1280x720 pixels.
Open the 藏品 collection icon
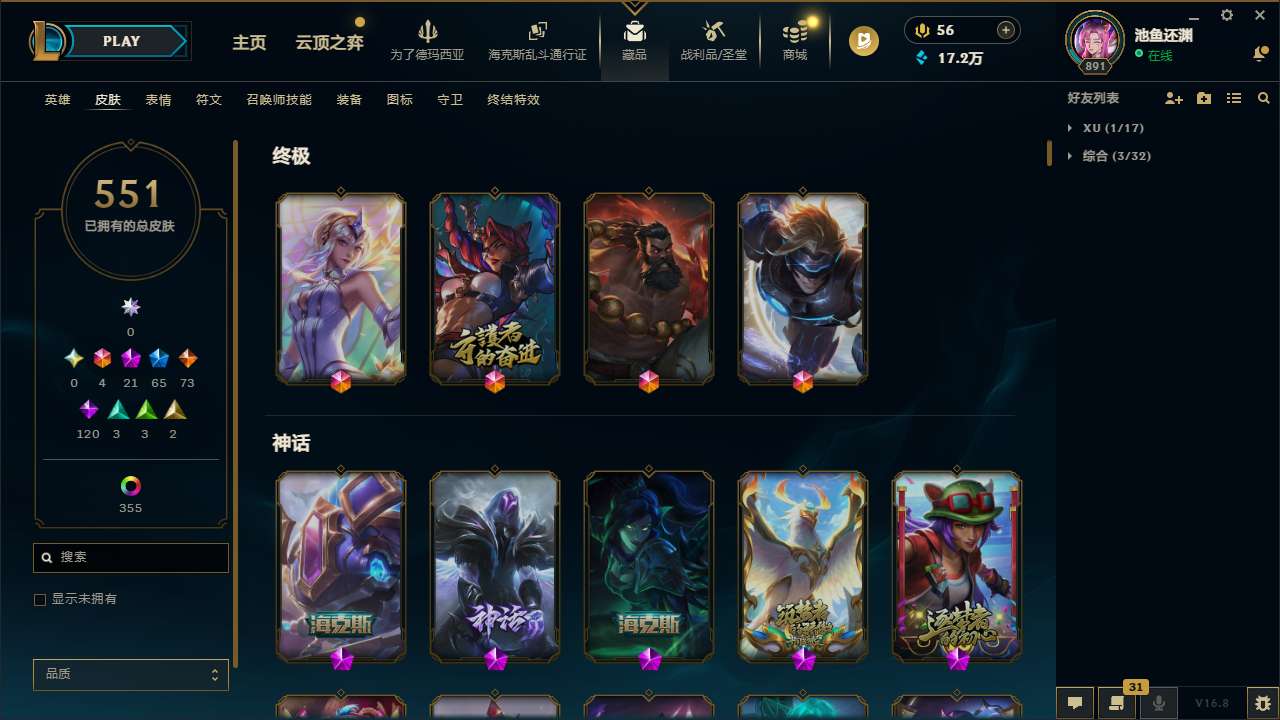tap(634, 40)
